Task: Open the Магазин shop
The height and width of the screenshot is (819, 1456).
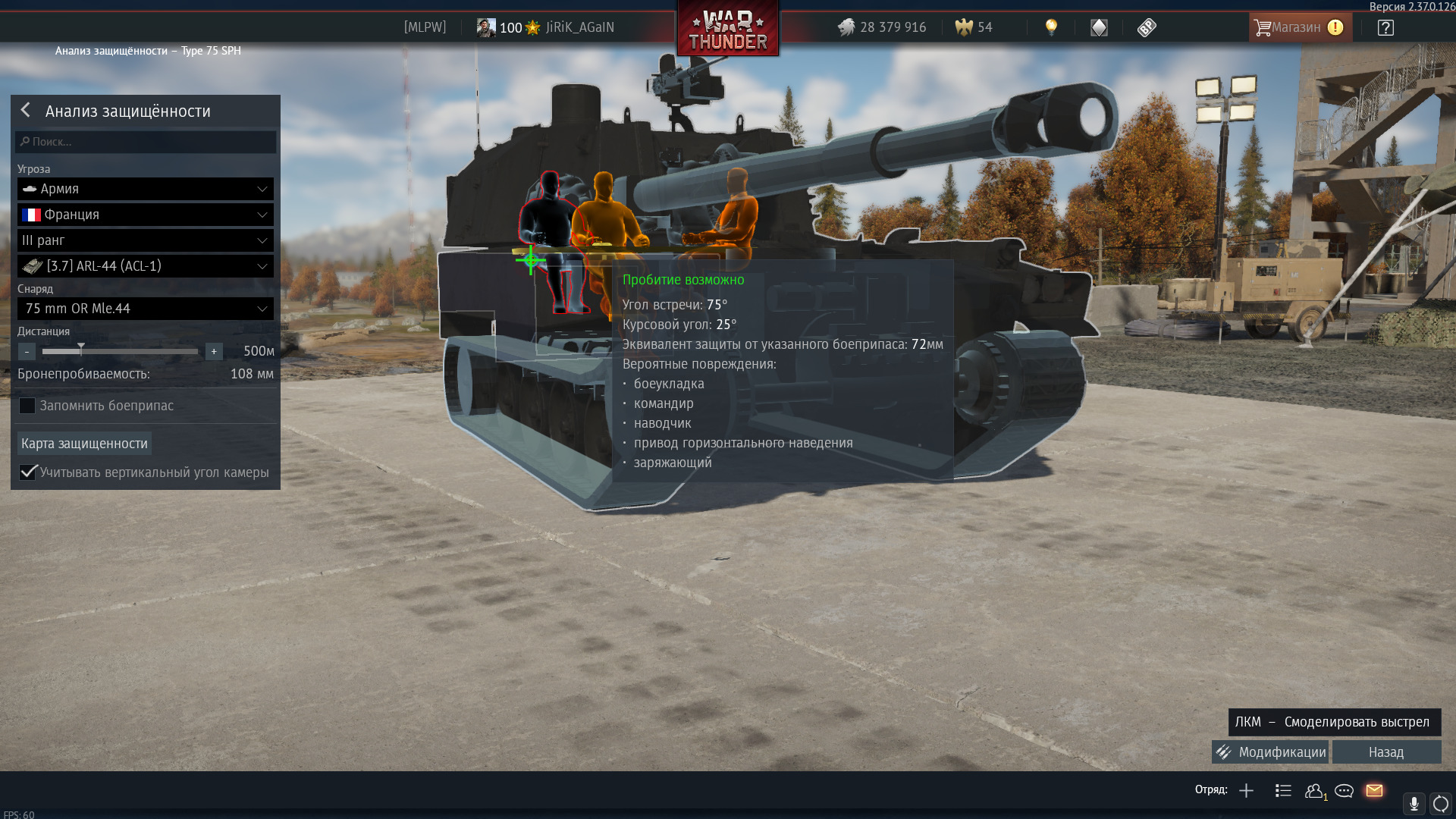Action: pos(1298,27)
